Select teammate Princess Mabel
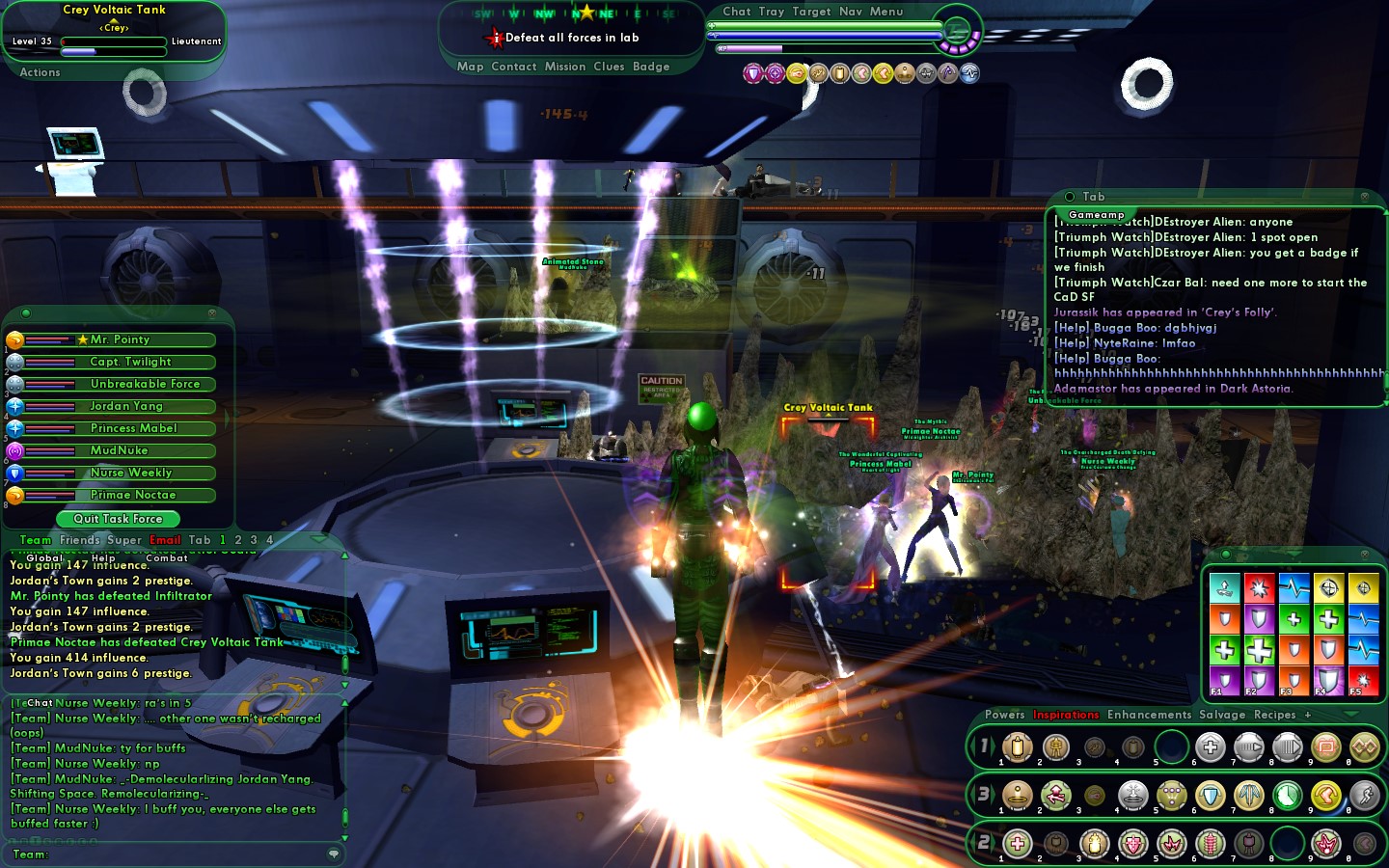 [x=133, y=428]
